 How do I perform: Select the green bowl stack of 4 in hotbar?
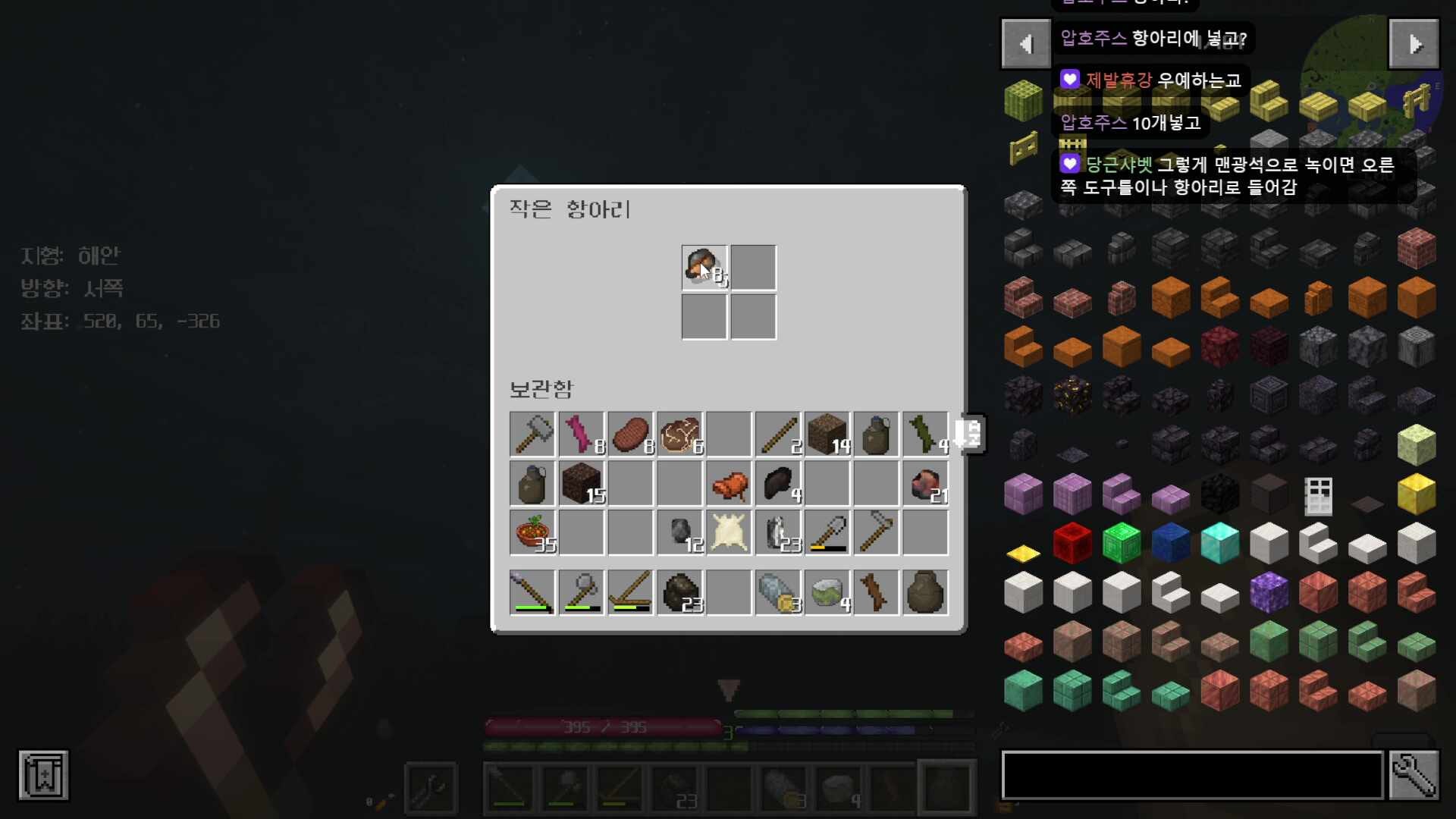point(827,592)
